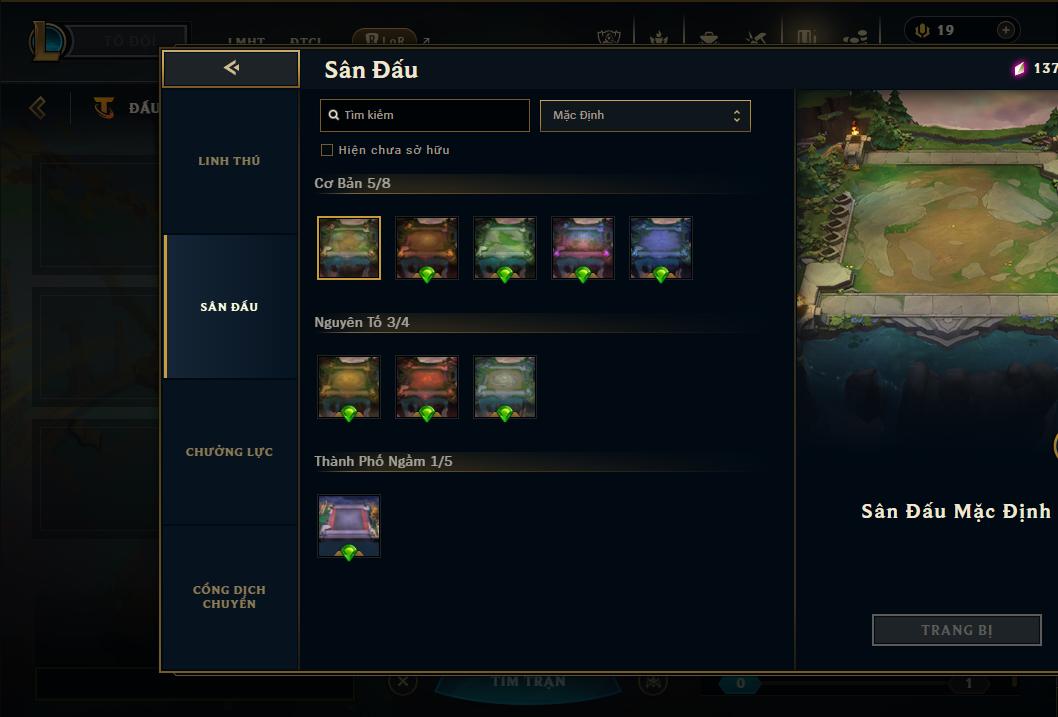The width and height of the screenshot is (1058, 717).
Task: Open the Chưởng Lực tab
Action: tap(229, 452)
